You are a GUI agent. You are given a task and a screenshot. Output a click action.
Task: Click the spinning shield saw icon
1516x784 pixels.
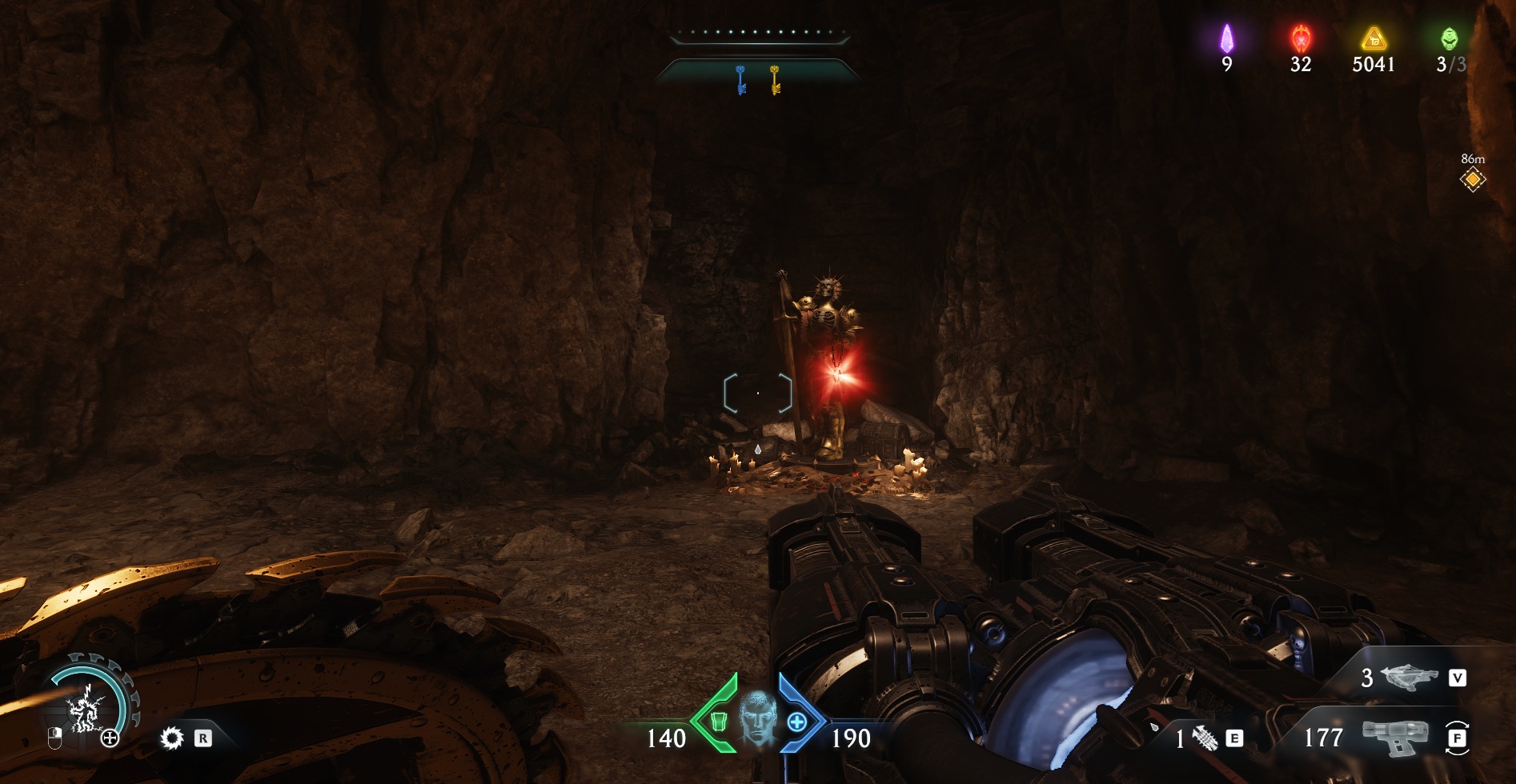[171, 738]
